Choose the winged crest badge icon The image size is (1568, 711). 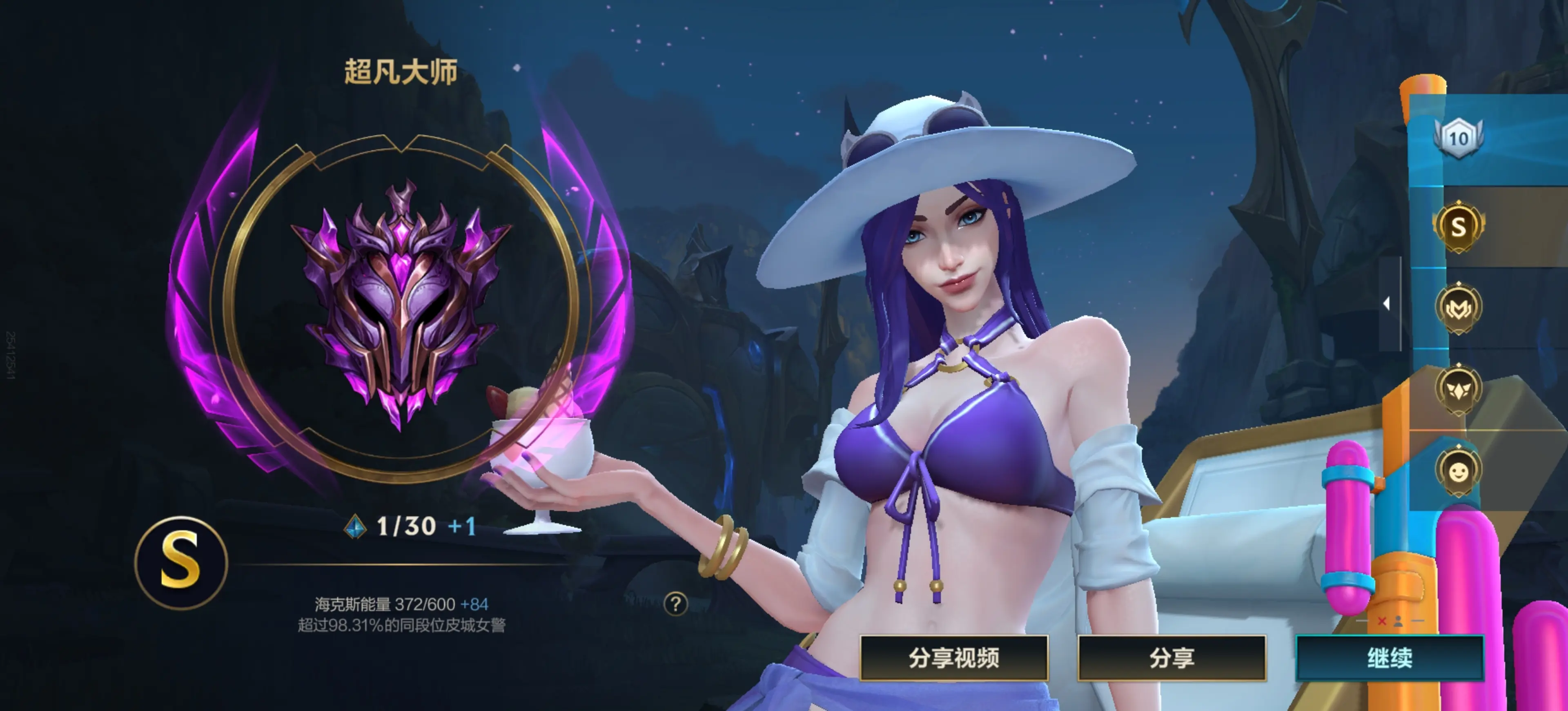(x=1458, y=389)
